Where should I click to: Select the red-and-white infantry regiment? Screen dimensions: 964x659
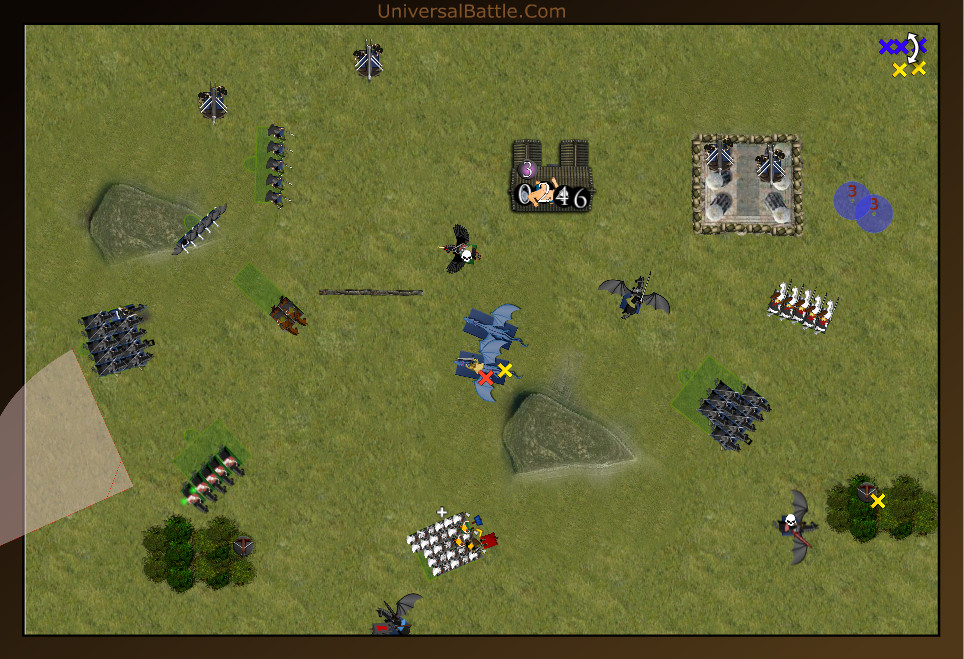pos(800,305)
